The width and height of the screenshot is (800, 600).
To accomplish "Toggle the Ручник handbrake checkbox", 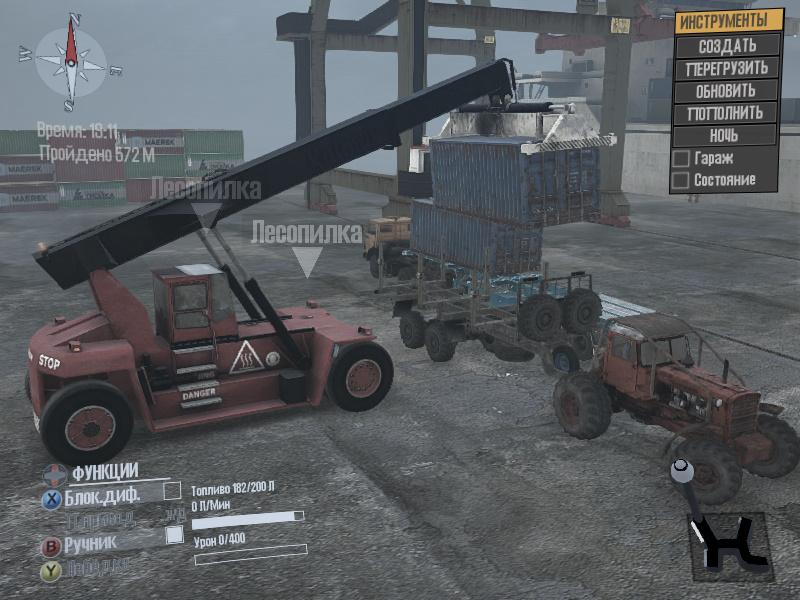I will [x=174, y=535].
